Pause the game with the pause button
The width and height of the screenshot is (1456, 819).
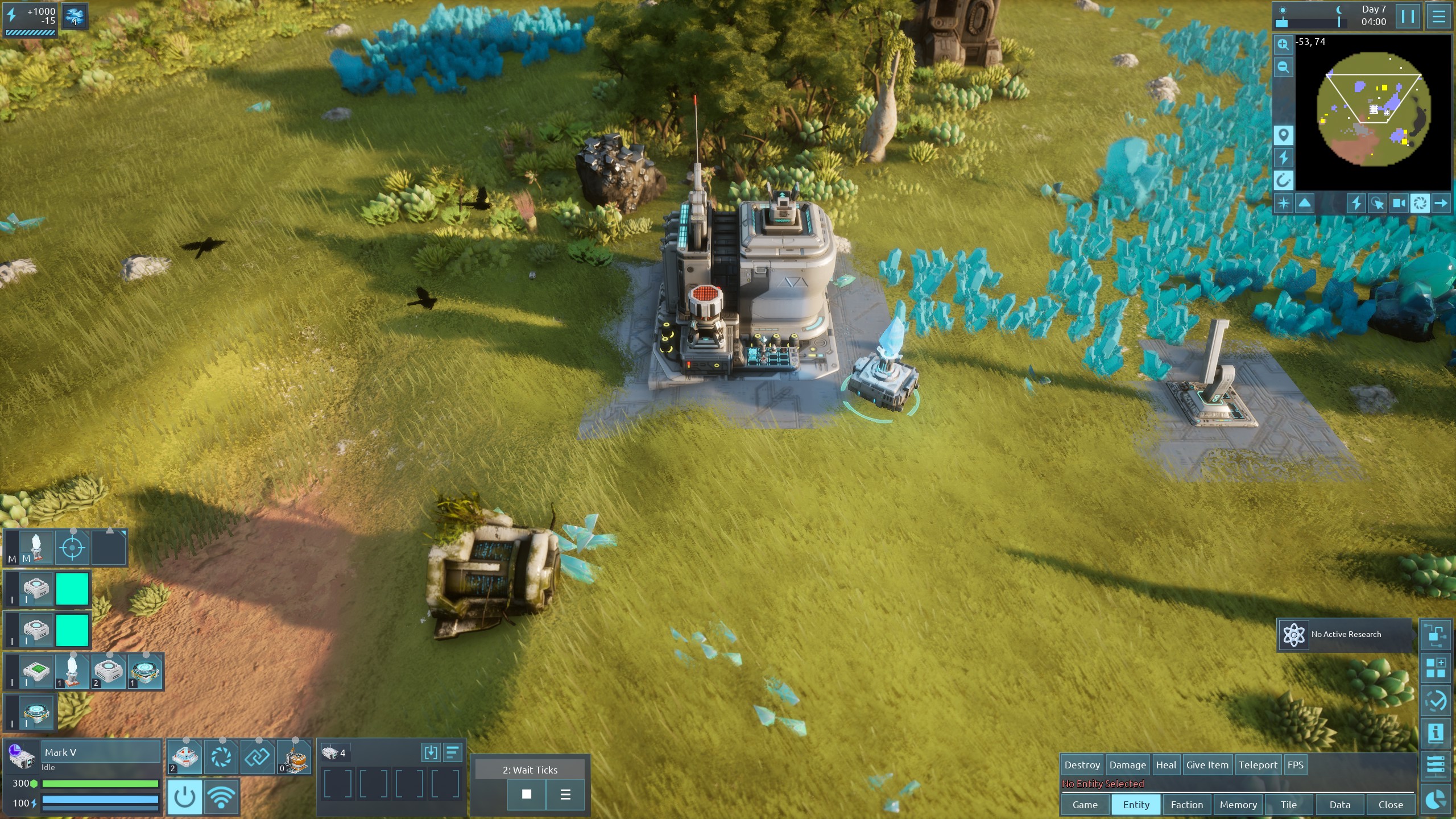tap(1408, 16)
